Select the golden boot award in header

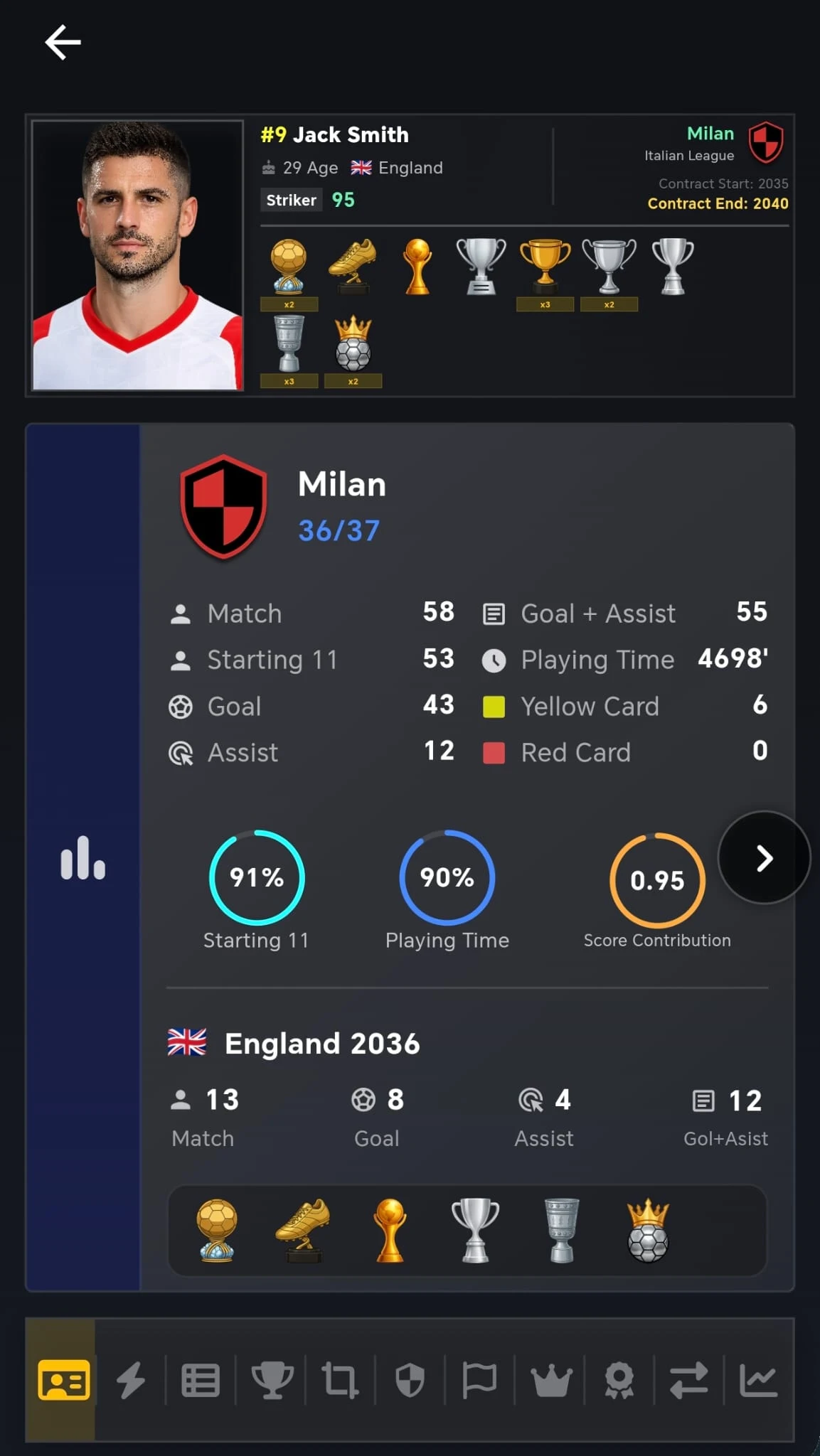[353, 266]
